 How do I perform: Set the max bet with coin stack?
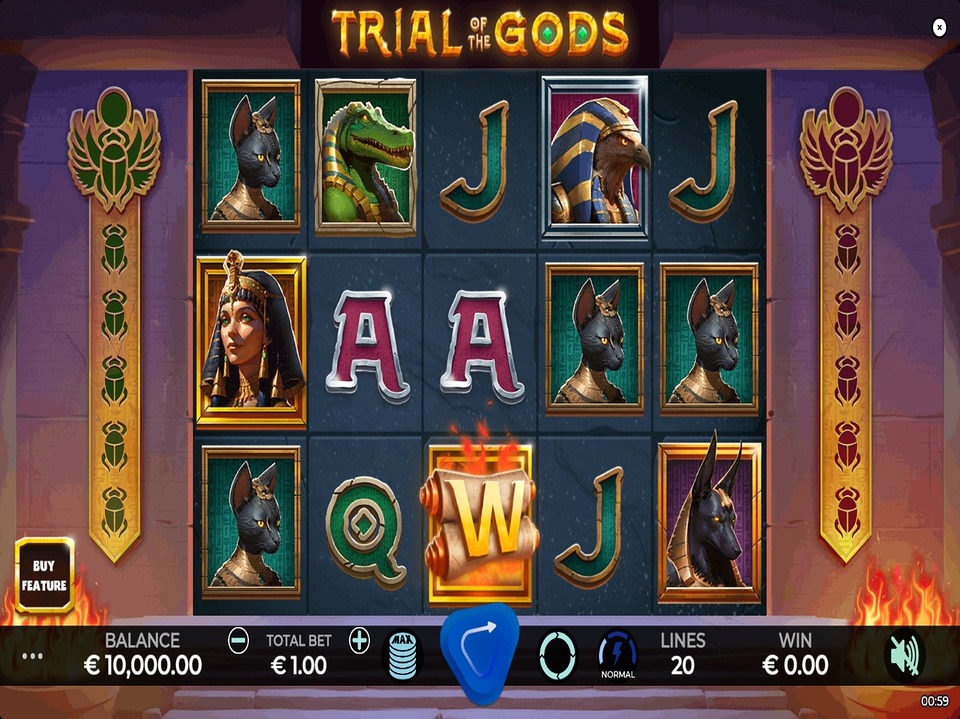[403, 656]
